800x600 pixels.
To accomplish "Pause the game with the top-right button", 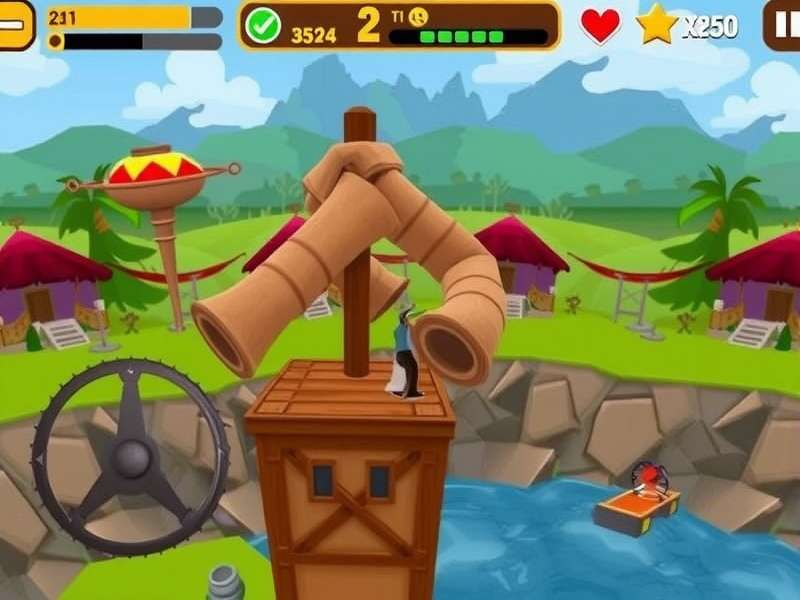I will 782,25.
